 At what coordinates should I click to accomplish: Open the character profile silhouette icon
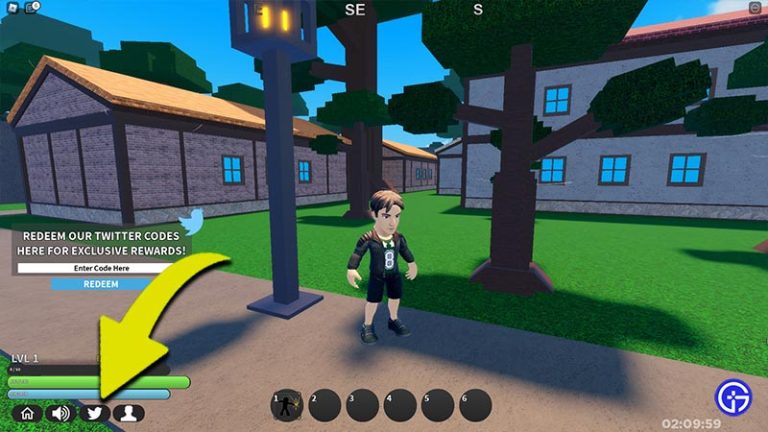(128, 412)
